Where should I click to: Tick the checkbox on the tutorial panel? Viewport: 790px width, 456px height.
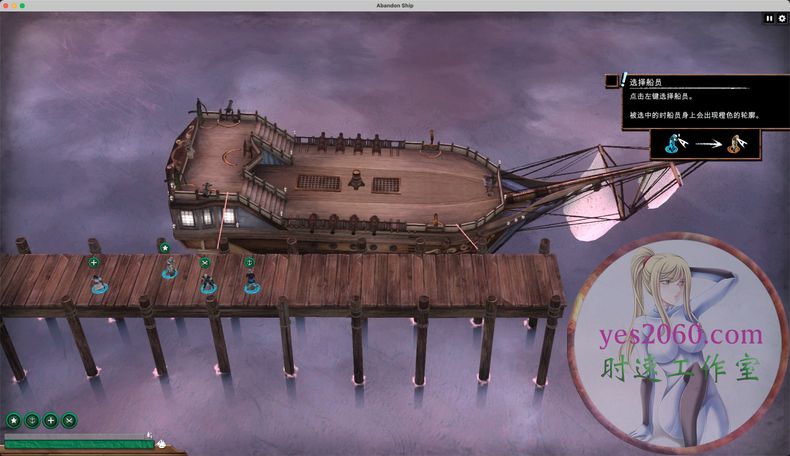coord(612,82)
